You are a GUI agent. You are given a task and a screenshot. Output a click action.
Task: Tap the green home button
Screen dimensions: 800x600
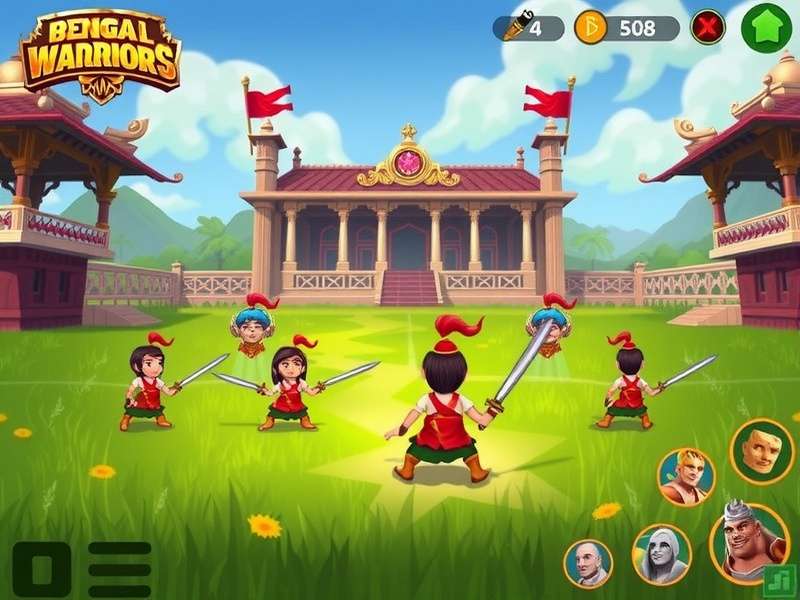coord(766,28)
